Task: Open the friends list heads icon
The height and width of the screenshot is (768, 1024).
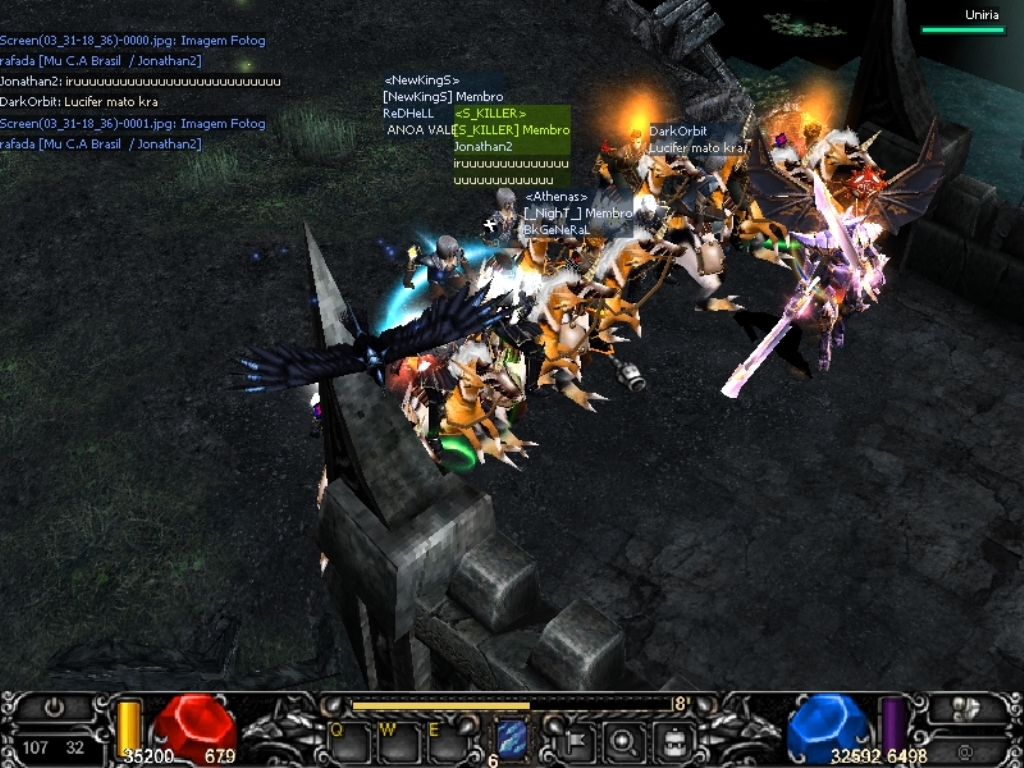Action: tap(966, 708)
